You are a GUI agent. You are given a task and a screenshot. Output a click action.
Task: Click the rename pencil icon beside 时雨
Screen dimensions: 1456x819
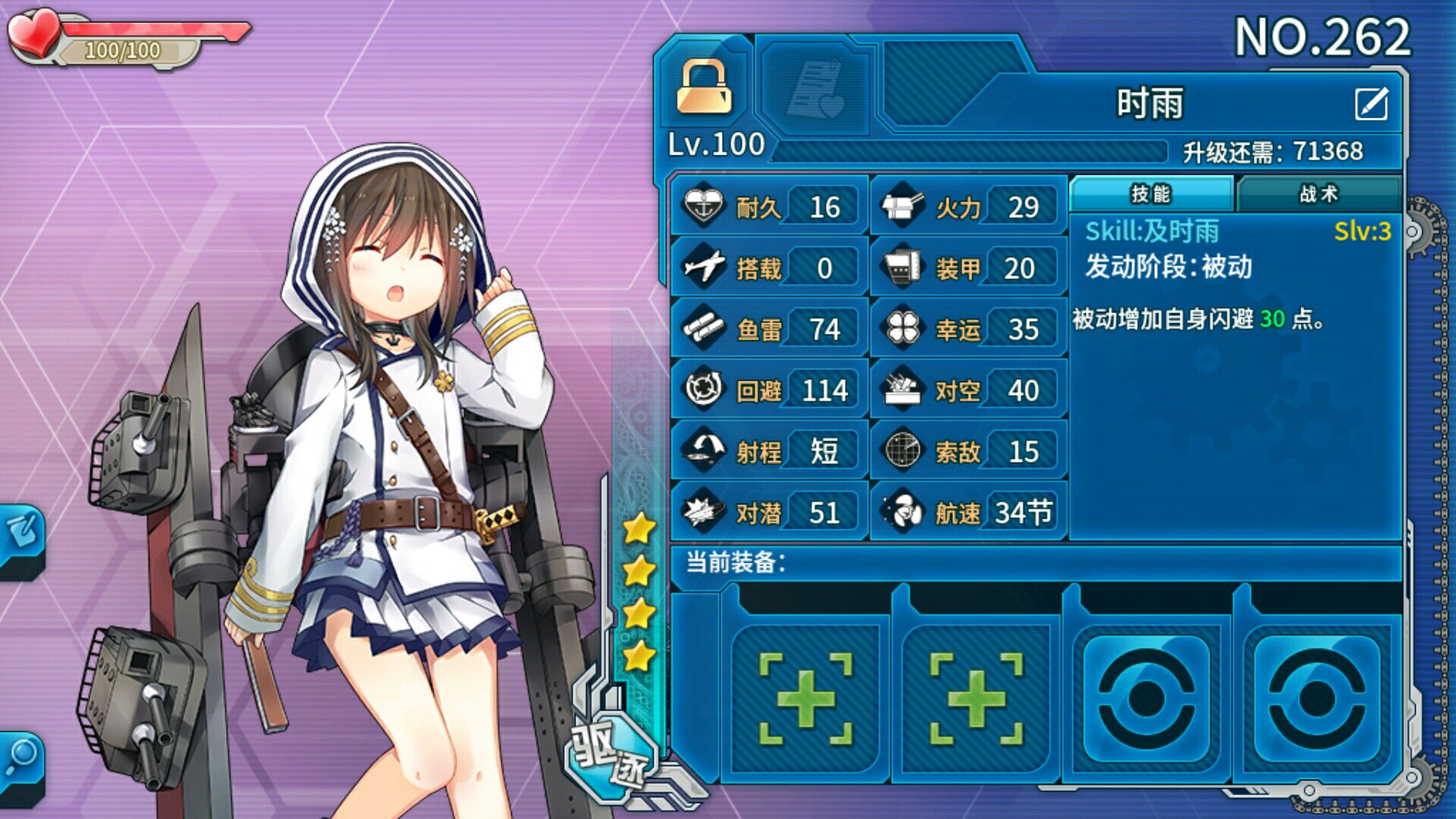(x=1371, y=105)
